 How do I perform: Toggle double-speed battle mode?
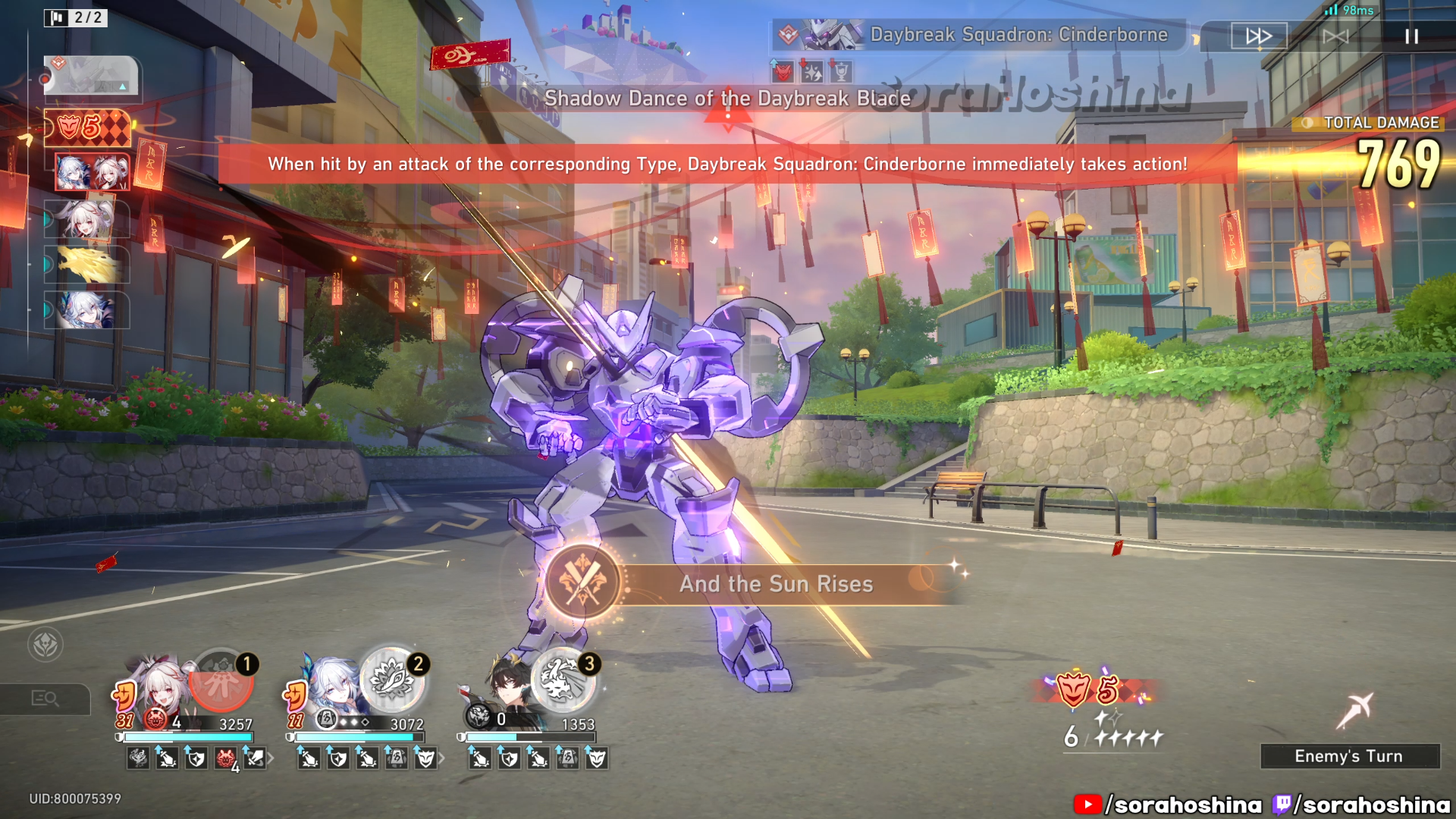1259,36
